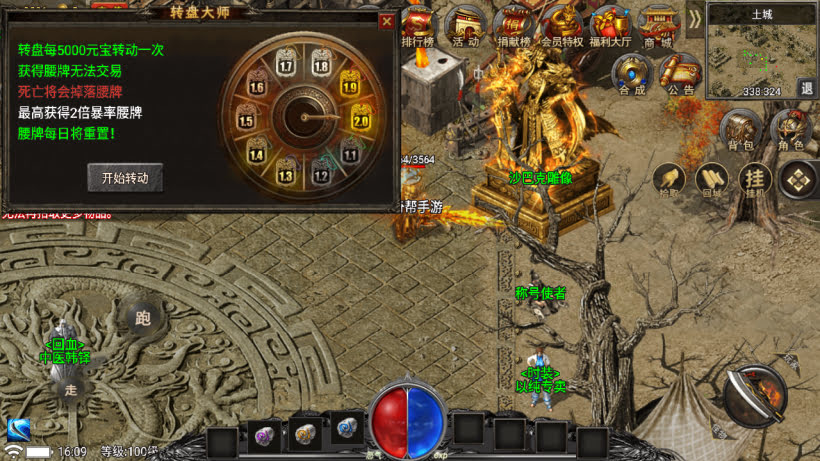
Task: Open the 角色 character sheet
Action: (x=791, y=130)
